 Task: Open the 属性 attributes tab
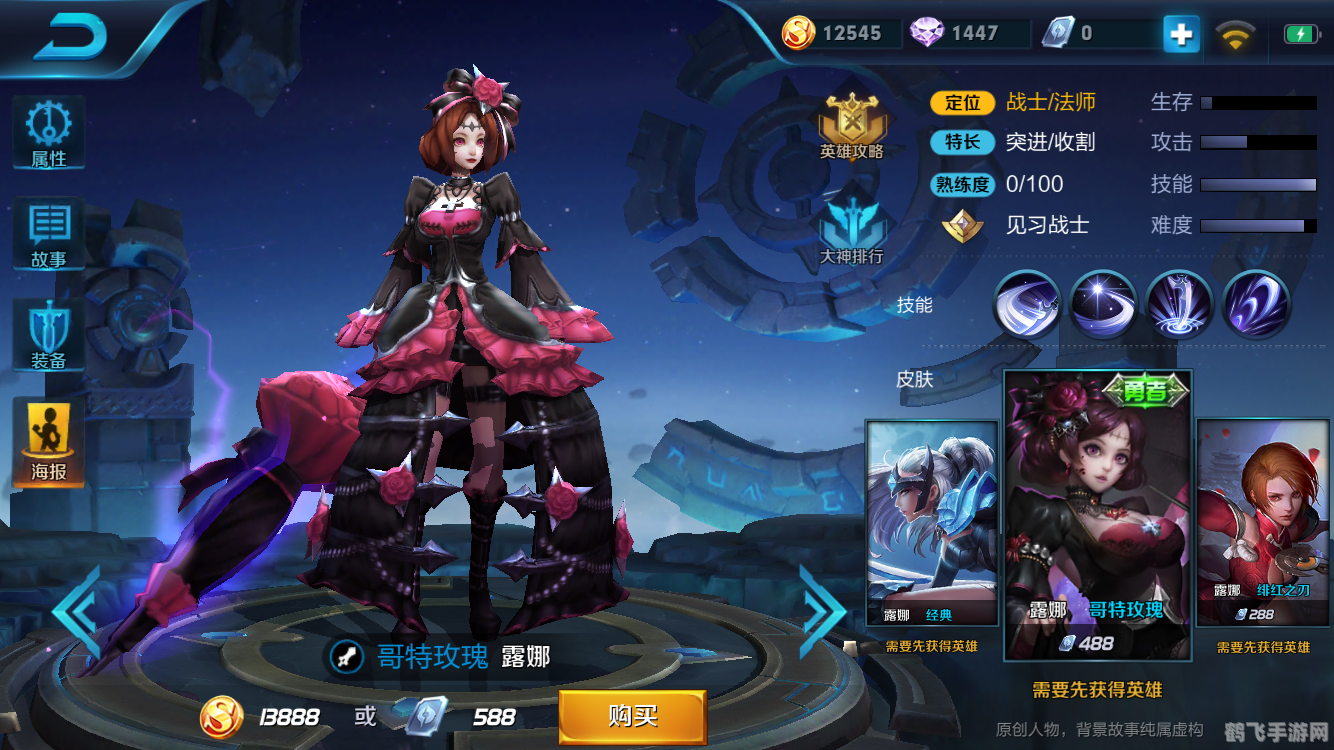(x=48, y=133)
